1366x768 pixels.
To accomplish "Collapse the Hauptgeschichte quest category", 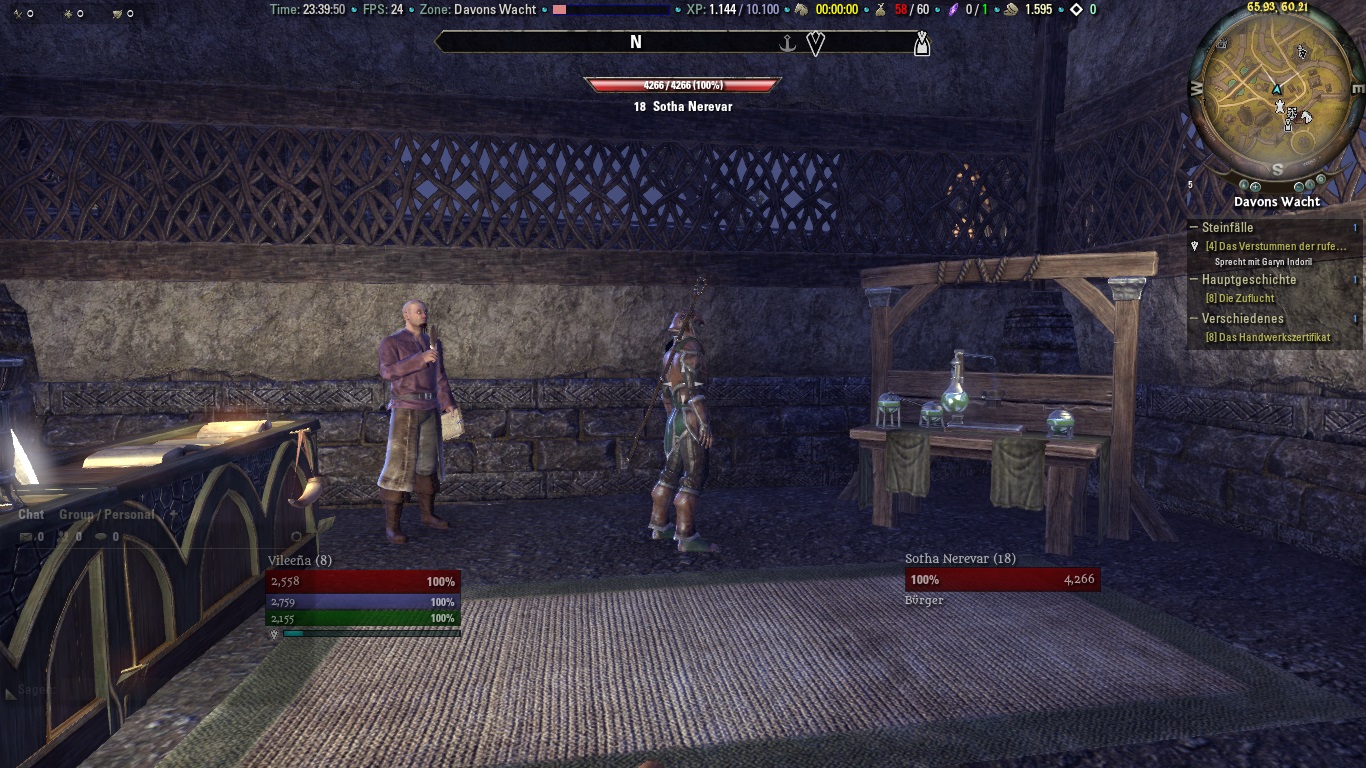I will (x=1193, y=280).
